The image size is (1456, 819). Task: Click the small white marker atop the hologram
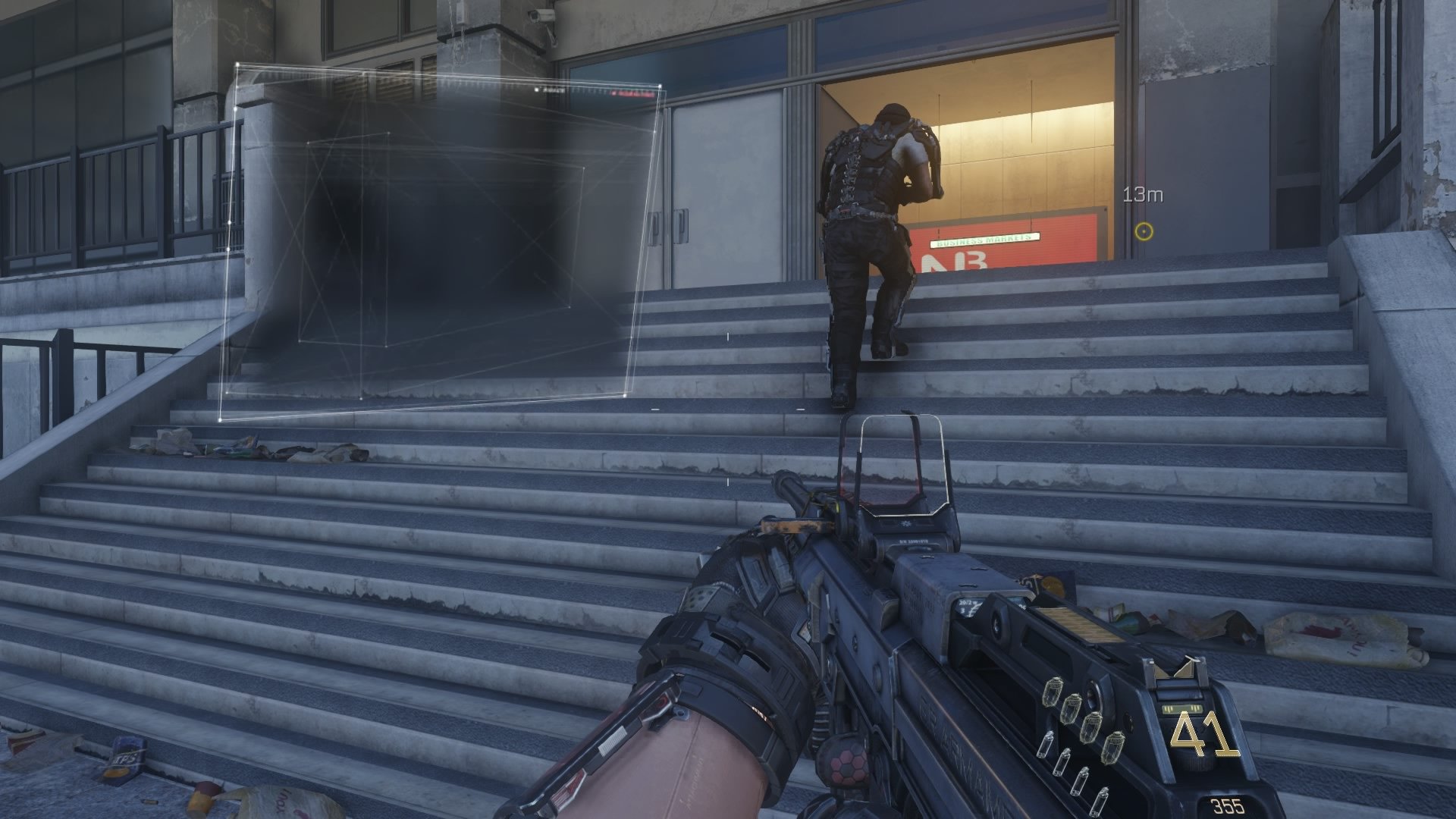pos(535,89)
